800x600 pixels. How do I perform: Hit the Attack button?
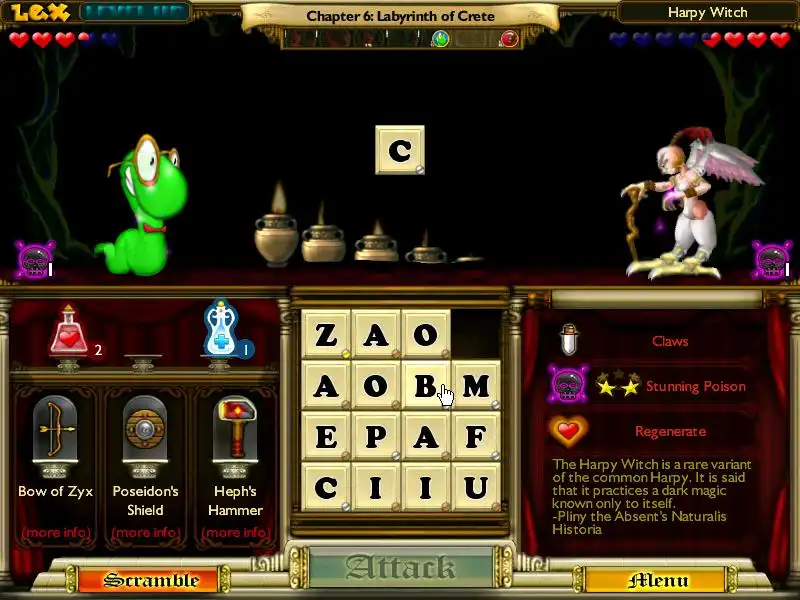[400, 568]
